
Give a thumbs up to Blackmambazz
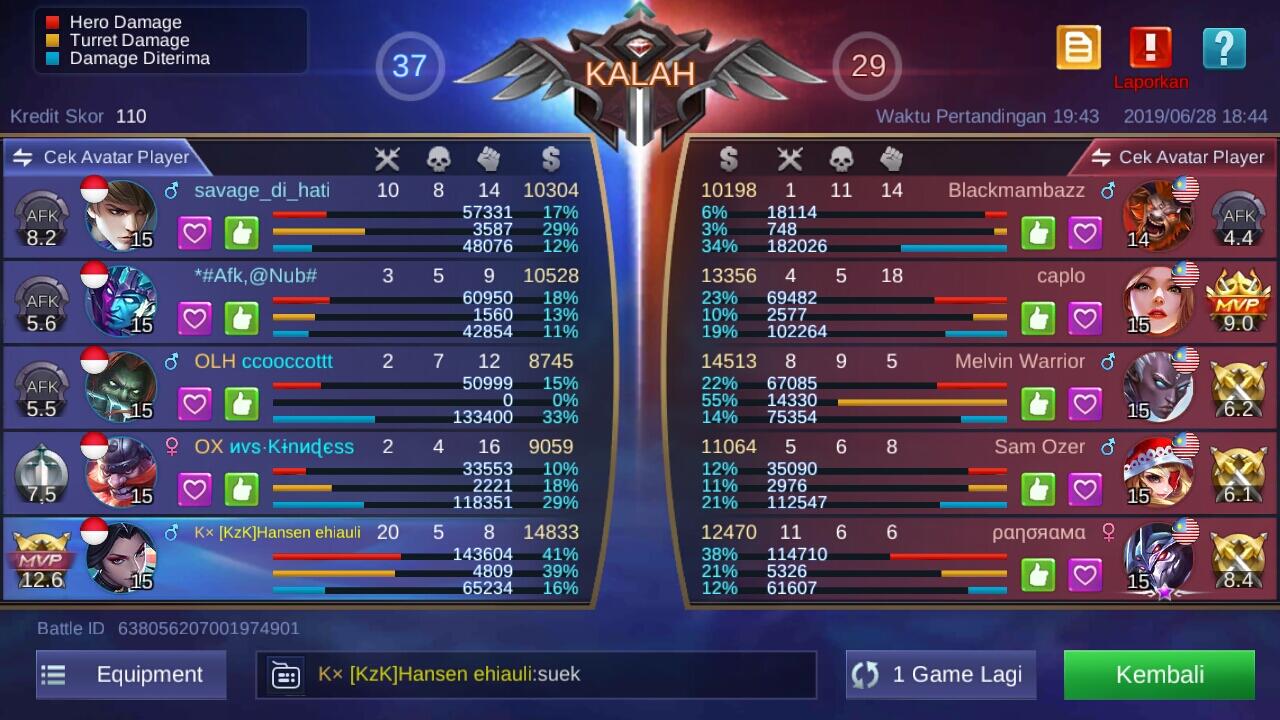(1038, 233)
